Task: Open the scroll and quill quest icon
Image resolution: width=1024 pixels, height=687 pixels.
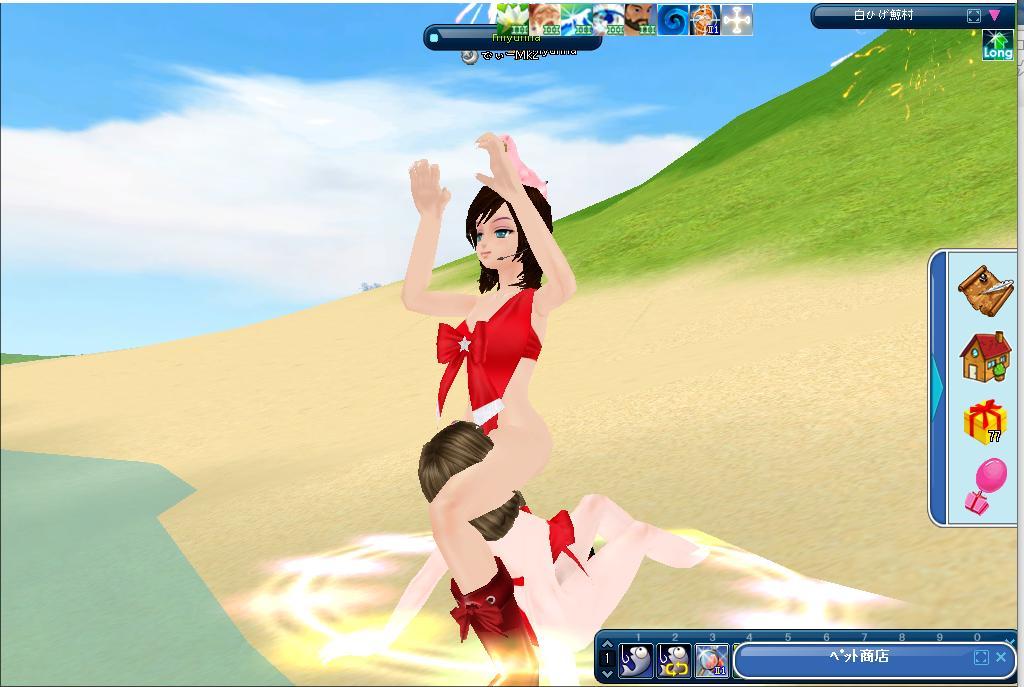Action: tap(985, 290)
